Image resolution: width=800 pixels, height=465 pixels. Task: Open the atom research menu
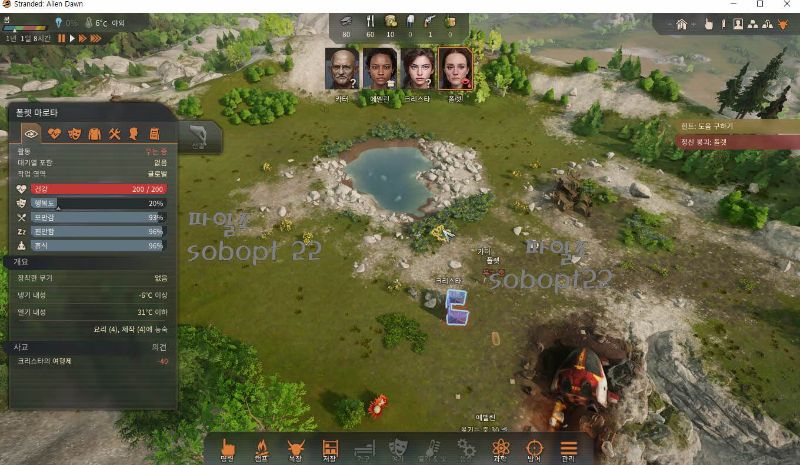(500, 447)
